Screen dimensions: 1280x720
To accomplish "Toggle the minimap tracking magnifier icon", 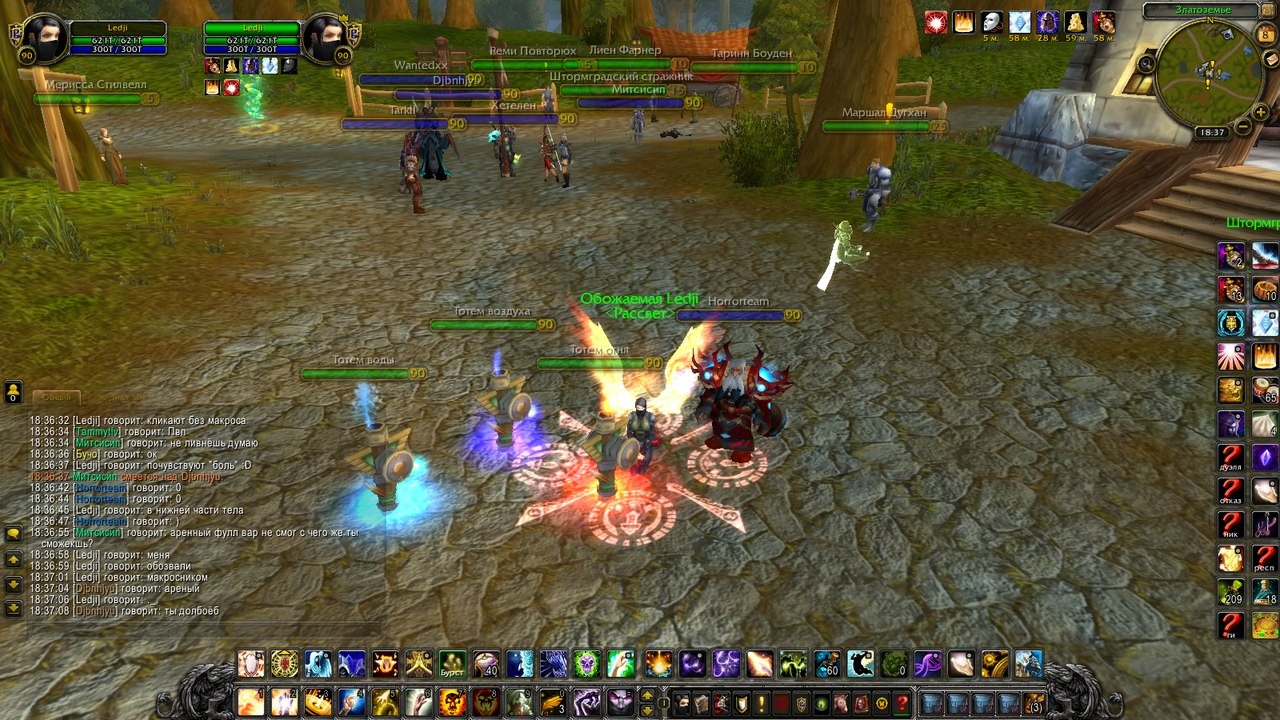I will (x=1147, y=64).
